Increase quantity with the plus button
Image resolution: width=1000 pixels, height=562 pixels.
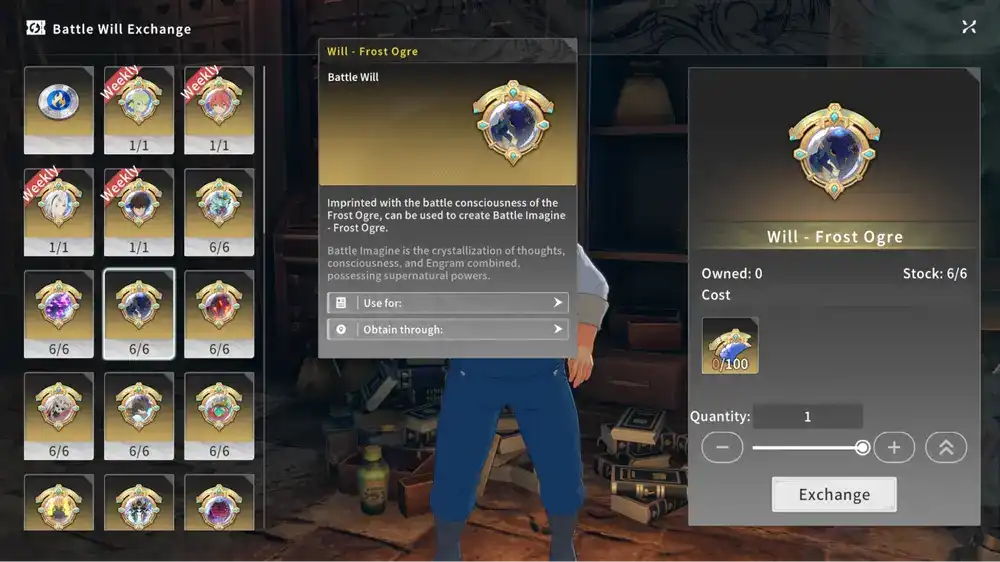[x=894, y=447]
